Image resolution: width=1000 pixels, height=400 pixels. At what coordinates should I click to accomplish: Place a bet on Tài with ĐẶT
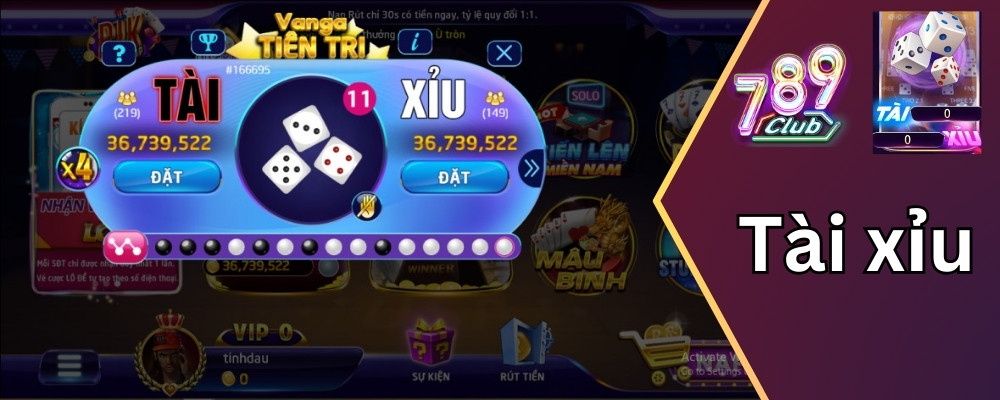pyautogui.click(x=167, y=176)
